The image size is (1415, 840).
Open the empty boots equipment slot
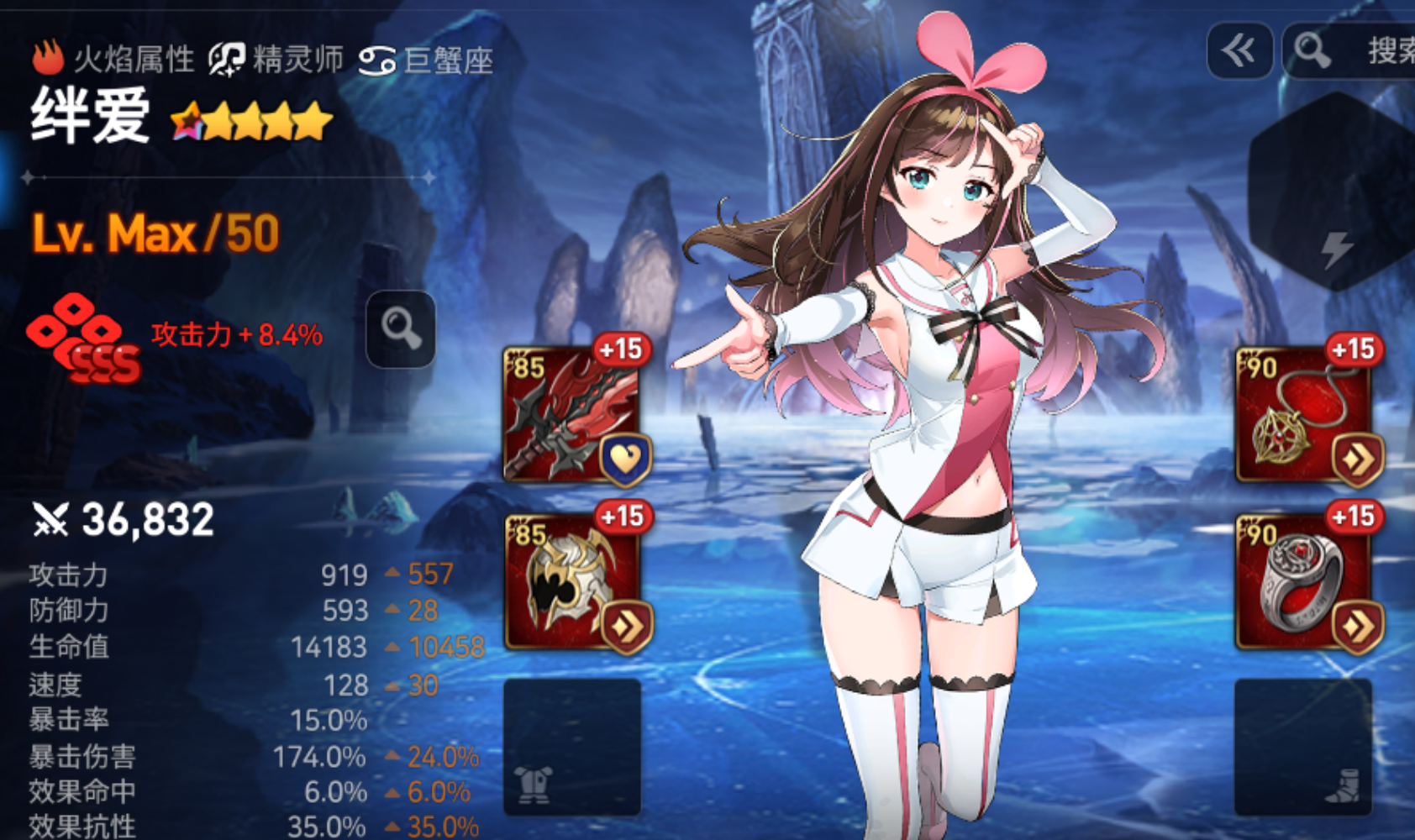(x=1302, y=746)
